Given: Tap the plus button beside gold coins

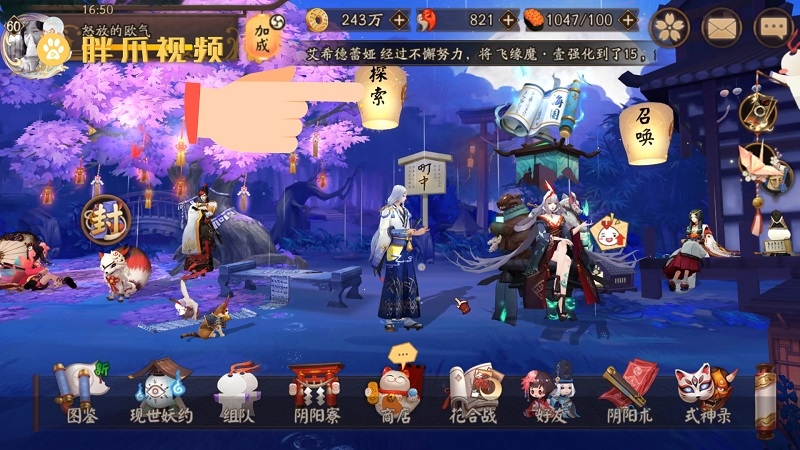Looking at the screenshot, I should pos(399,19).
